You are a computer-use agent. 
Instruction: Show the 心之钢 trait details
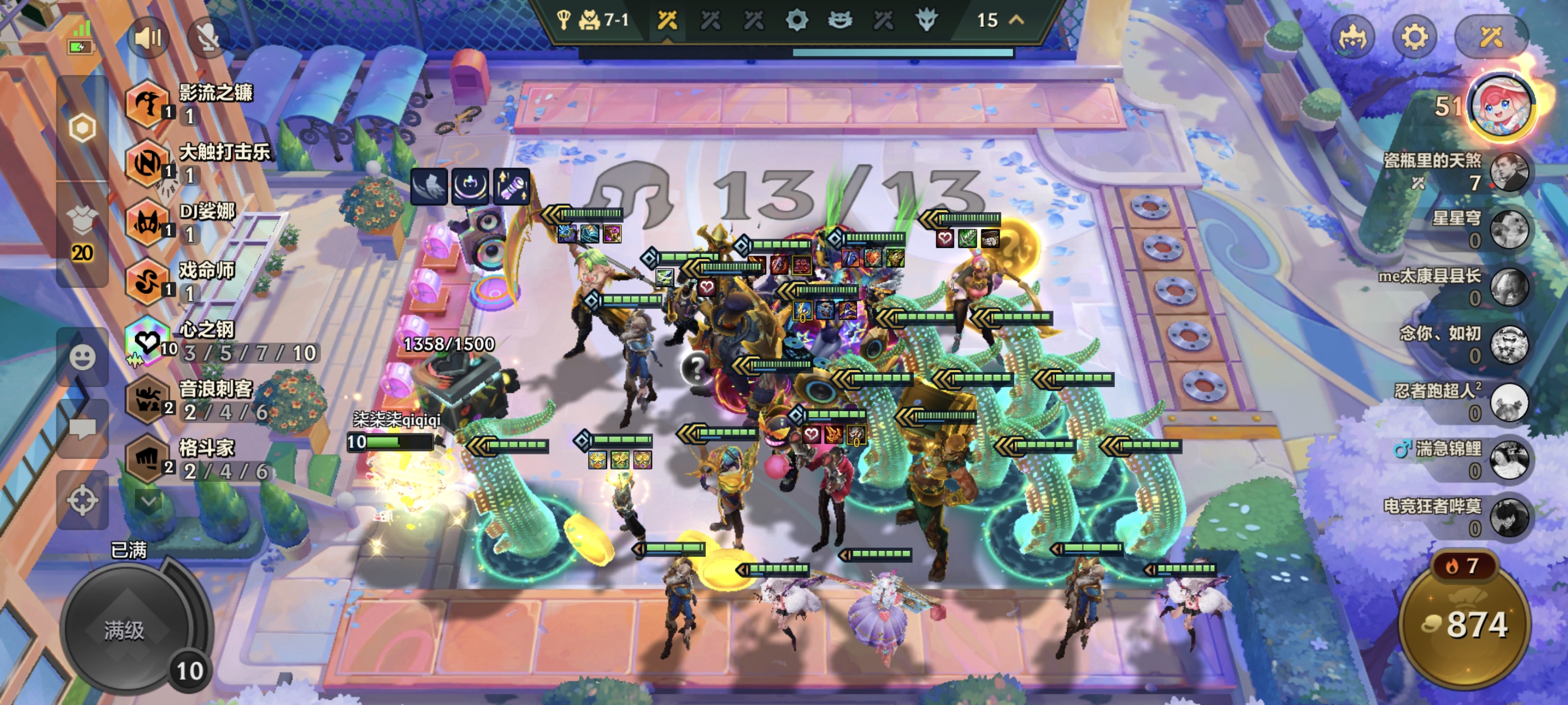click(x=147, y=342)
